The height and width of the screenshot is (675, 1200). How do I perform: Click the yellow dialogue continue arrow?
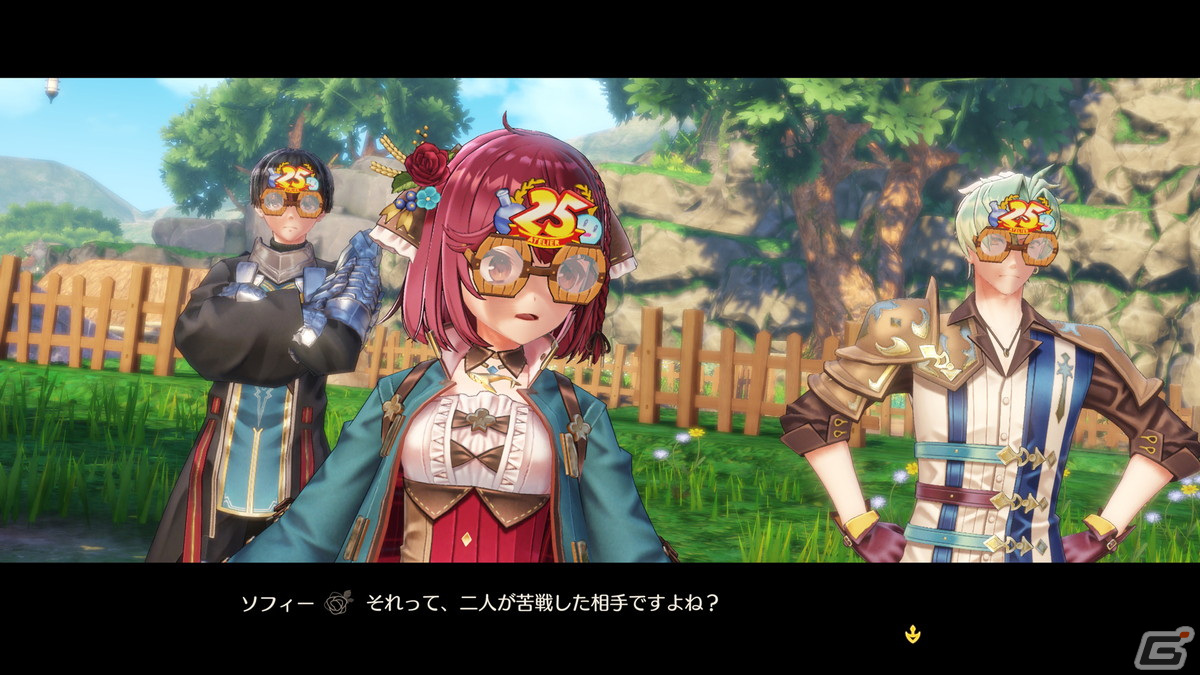911,632
